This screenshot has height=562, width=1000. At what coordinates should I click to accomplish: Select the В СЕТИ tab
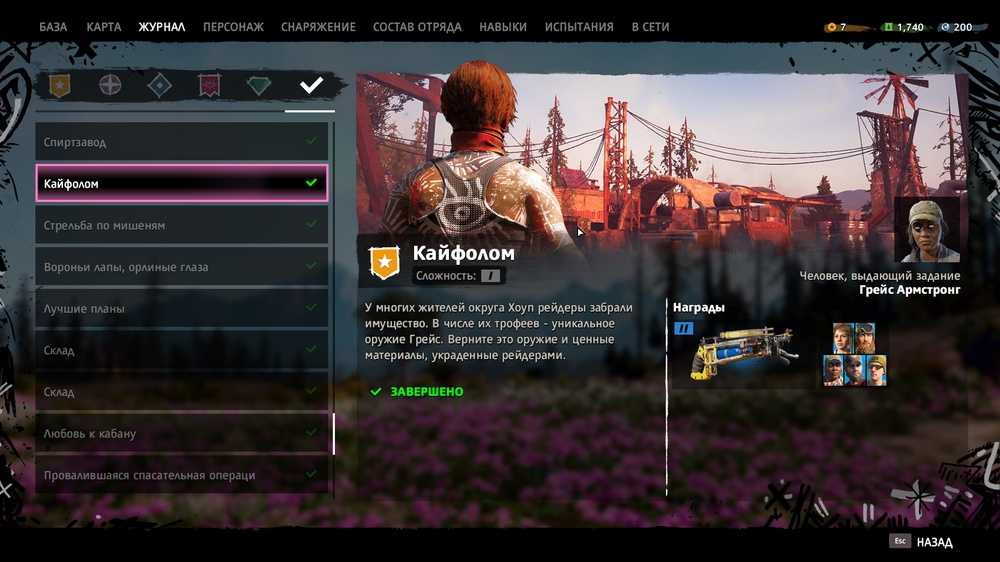[650, 27]
